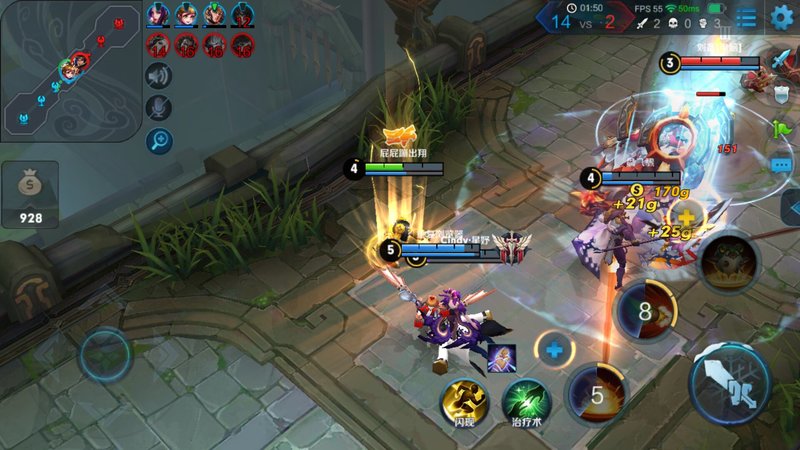
Task: Click the magnifier zoom icon beside minimap
Action: (159, 141)
